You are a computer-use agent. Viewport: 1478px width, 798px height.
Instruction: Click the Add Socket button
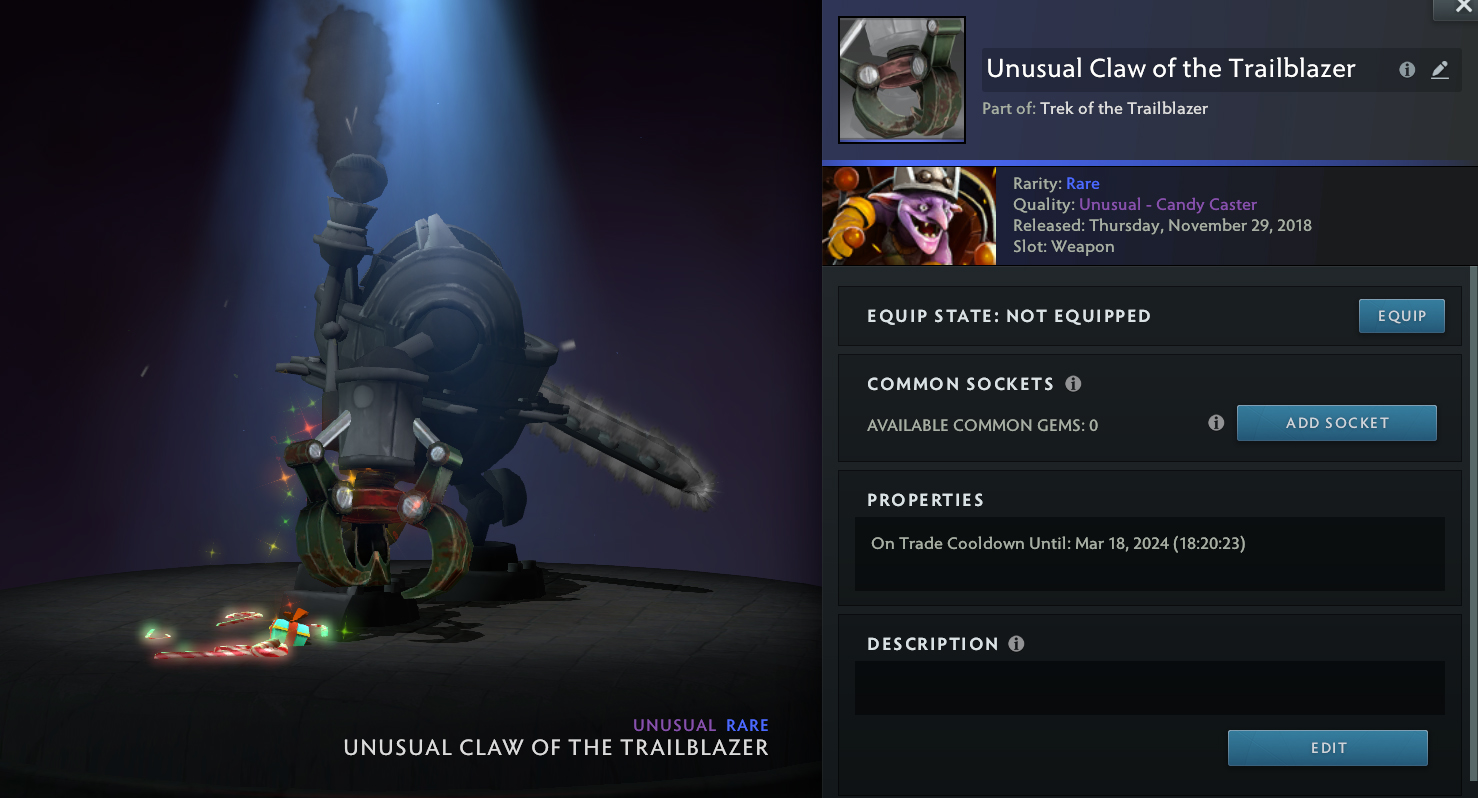[1336, 423]
